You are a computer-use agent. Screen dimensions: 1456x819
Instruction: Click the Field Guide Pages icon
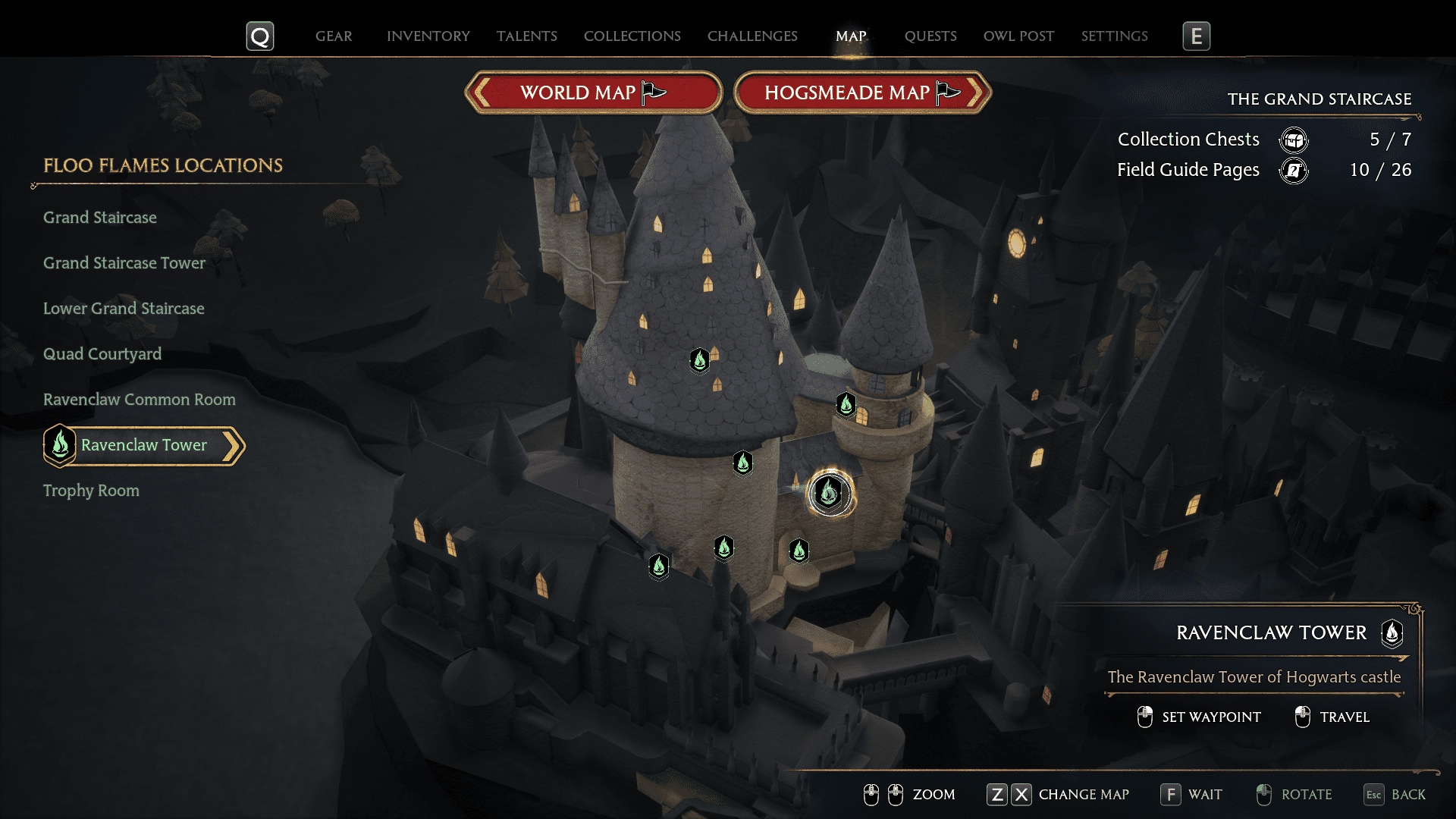pyautogui.click(x=1294, y=171)
